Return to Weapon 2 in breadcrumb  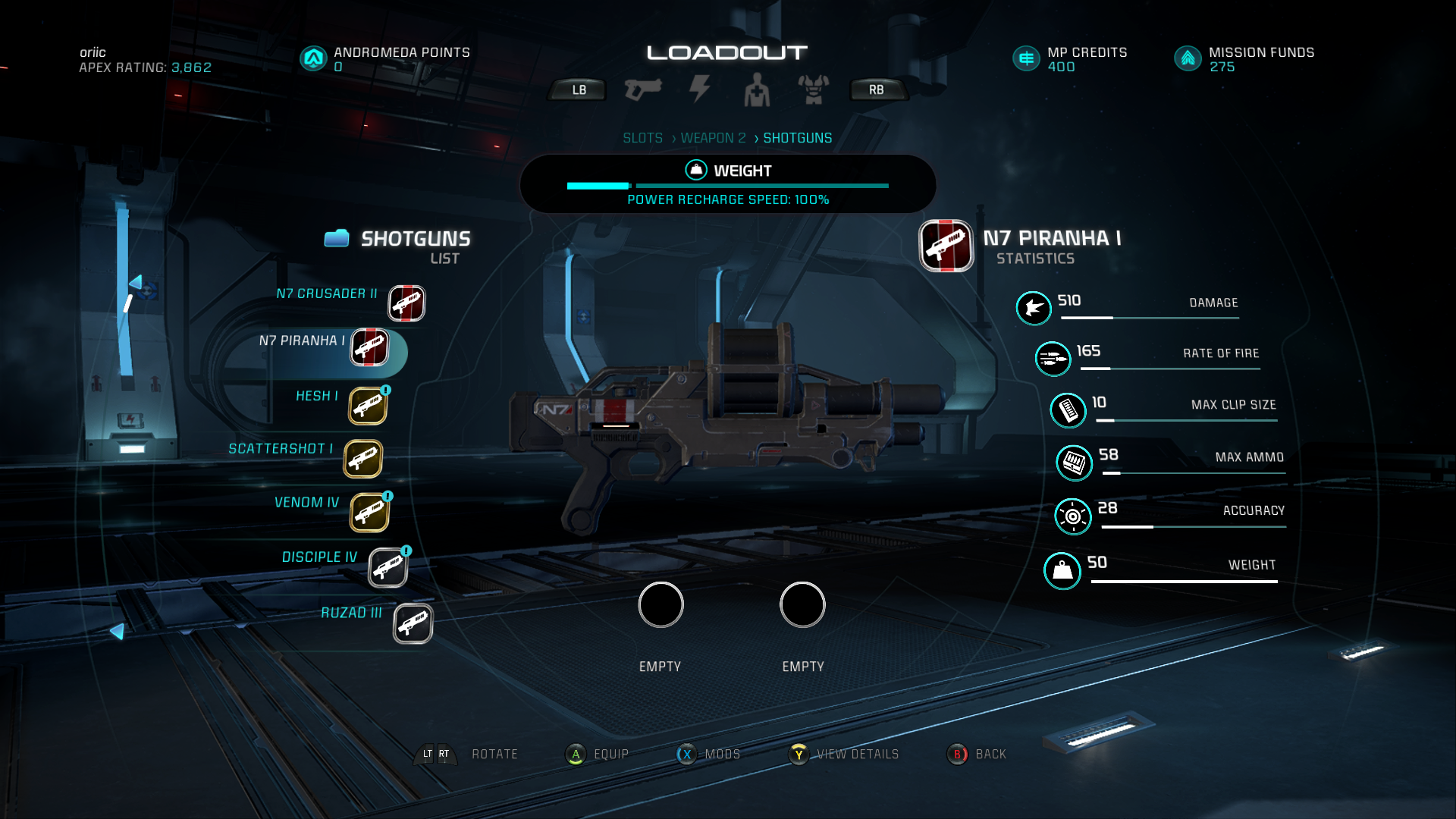point(713,138)
